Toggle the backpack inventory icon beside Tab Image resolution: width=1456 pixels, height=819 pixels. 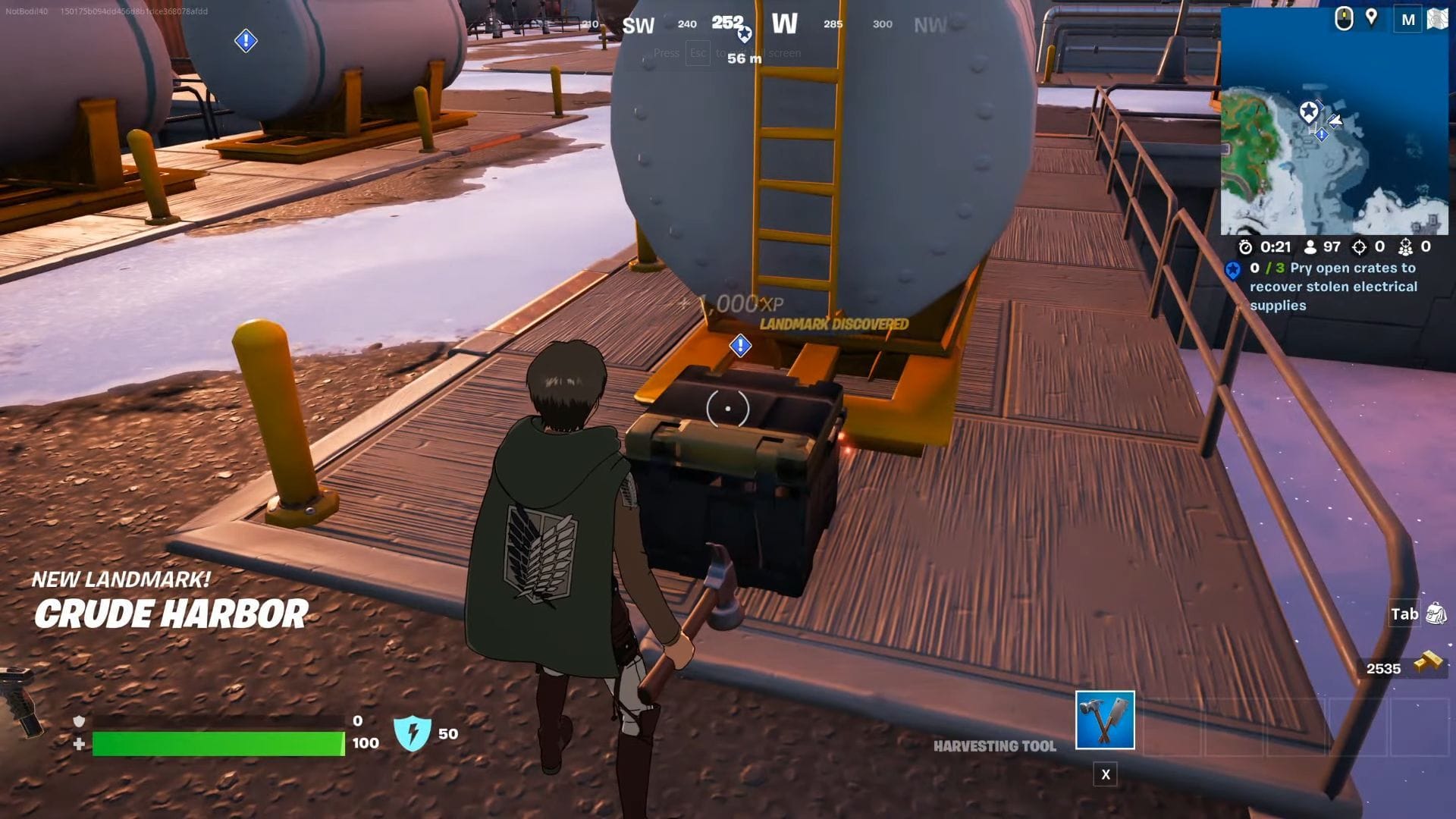coord(1432,614)
